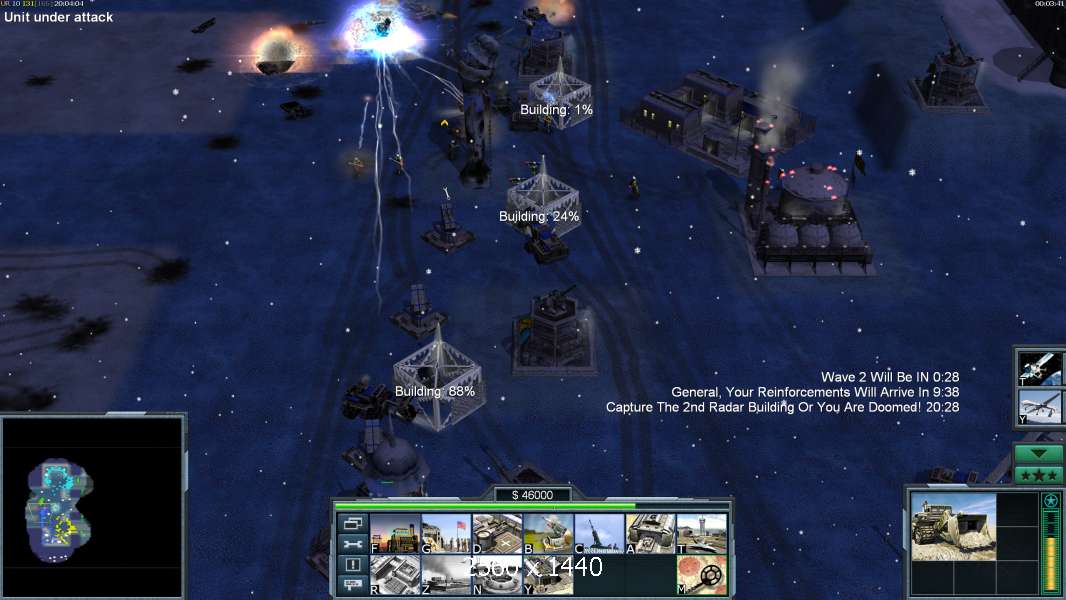This screenshot has width=1066, height=600.
Task: Build the supply center with helipad (D)
Action: pos(497,533)
